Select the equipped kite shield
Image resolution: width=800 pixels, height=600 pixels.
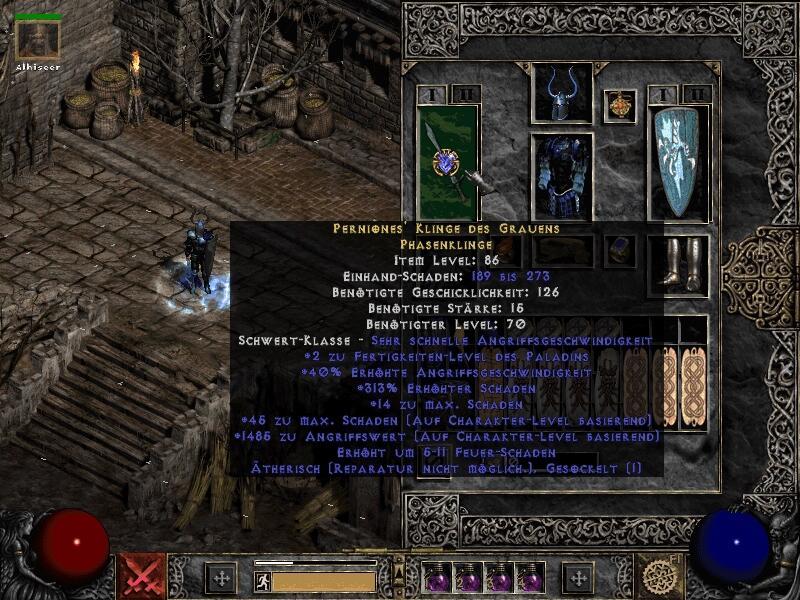678,163
